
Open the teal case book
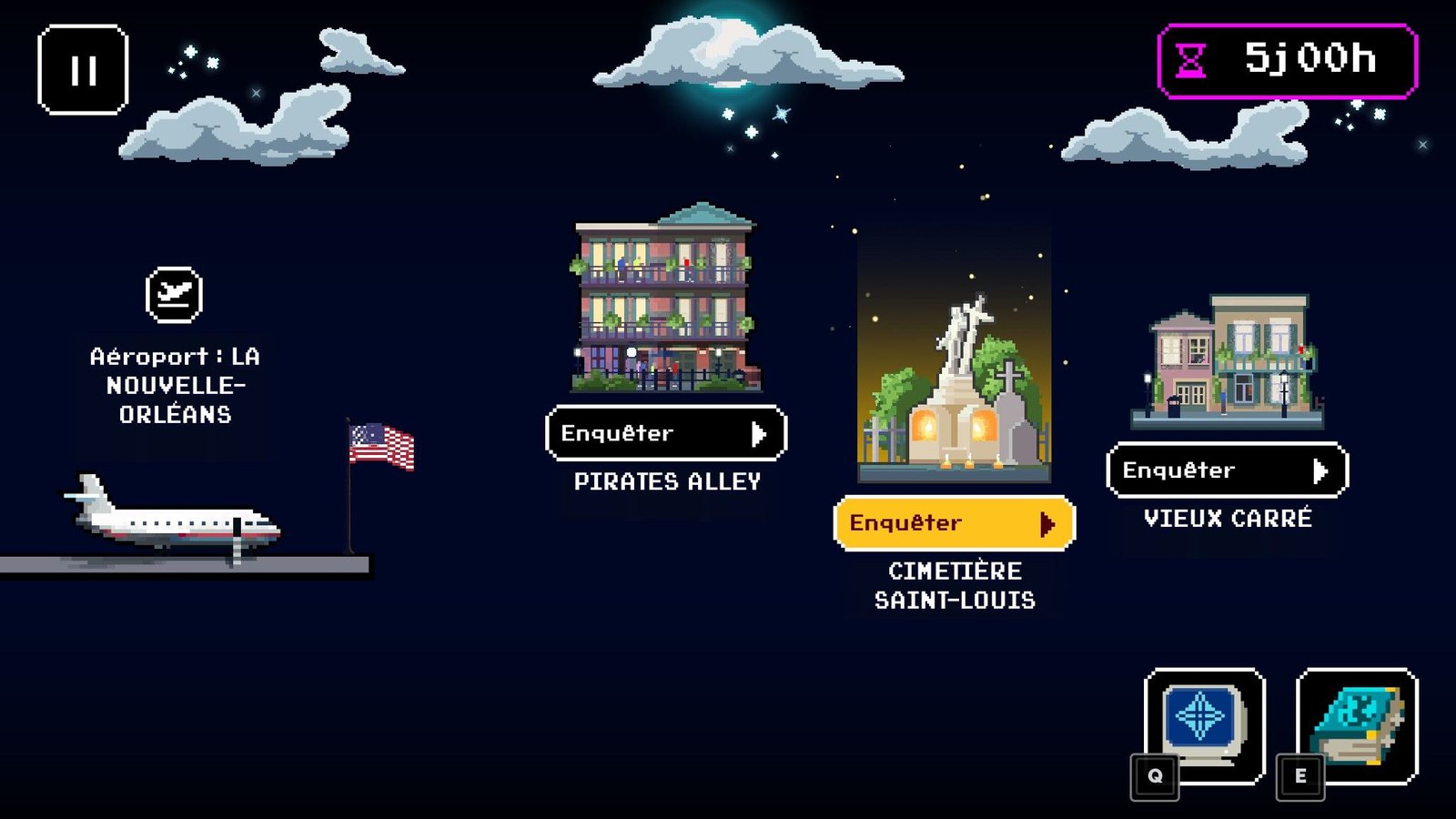point(1357,725)
